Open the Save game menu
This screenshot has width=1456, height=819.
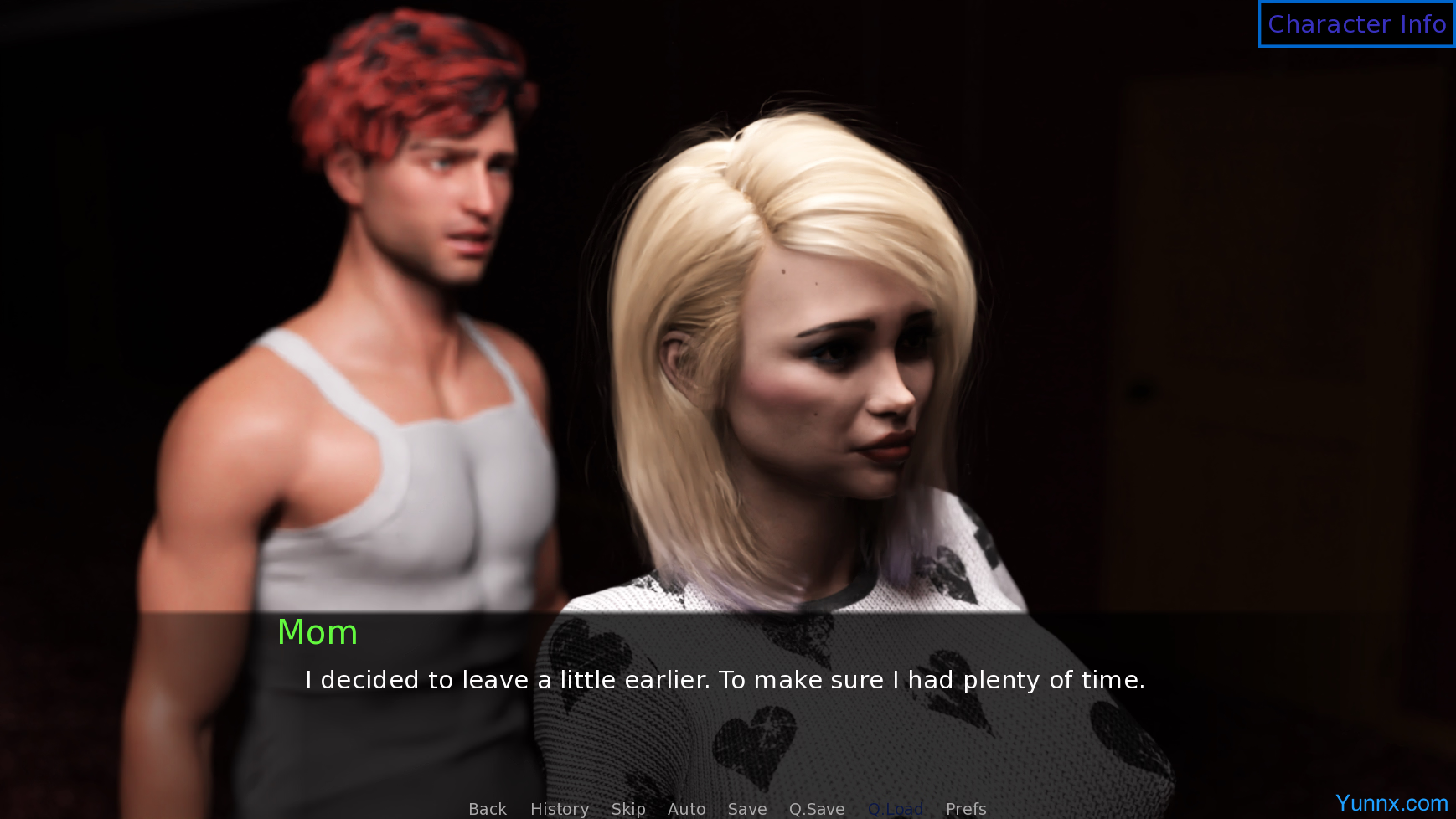[747, 809]
